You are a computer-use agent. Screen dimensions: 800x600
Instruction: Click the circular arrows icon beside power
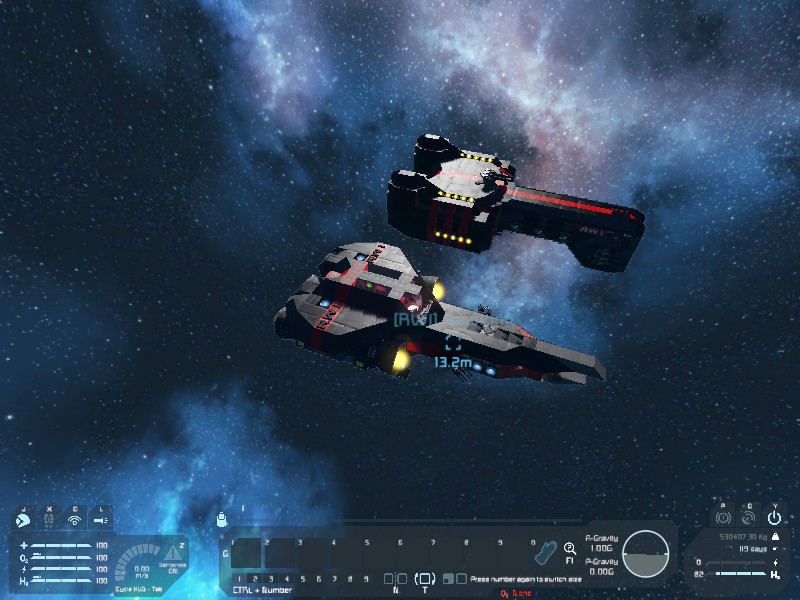[x=748, y=519]
